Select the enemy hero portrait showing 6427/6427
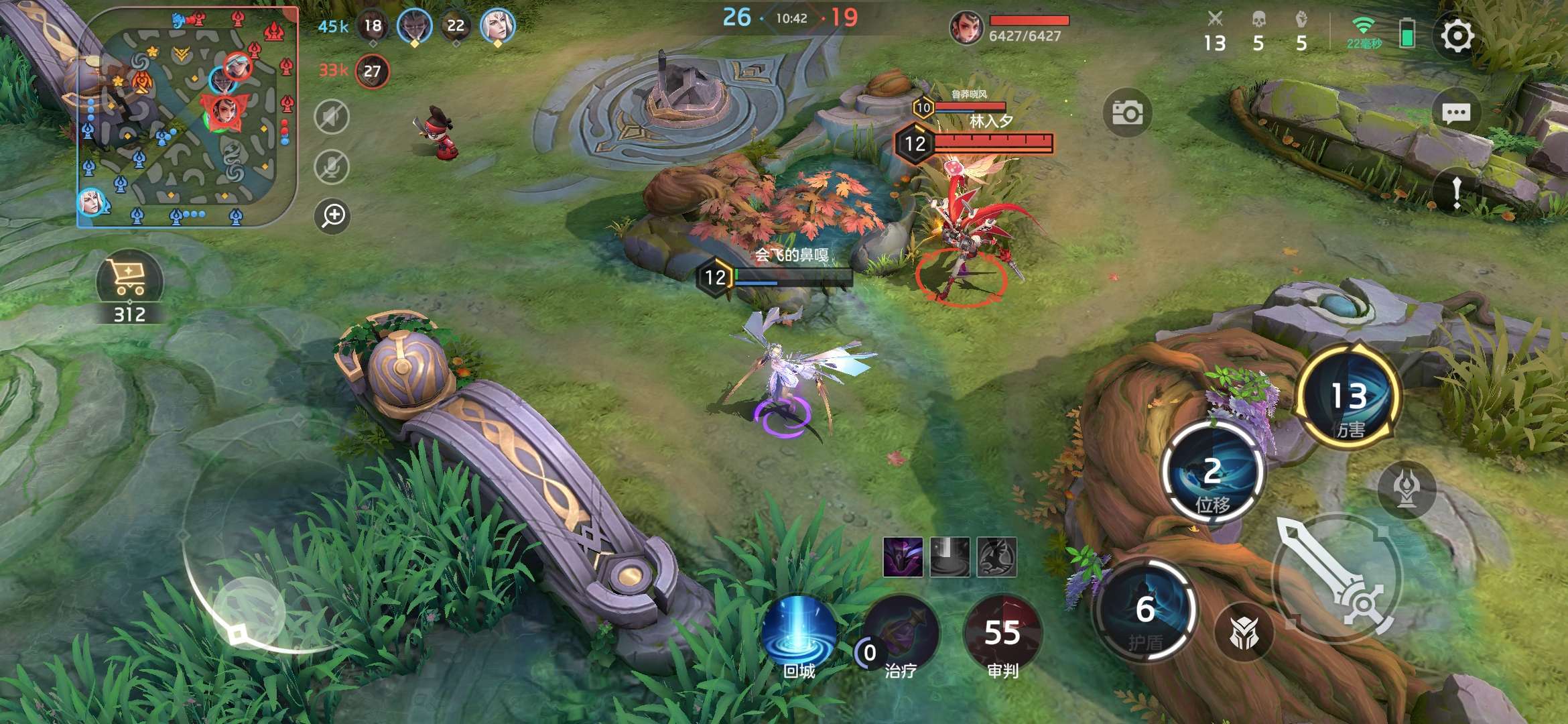The image size is (1568, 724). point(966,28)
